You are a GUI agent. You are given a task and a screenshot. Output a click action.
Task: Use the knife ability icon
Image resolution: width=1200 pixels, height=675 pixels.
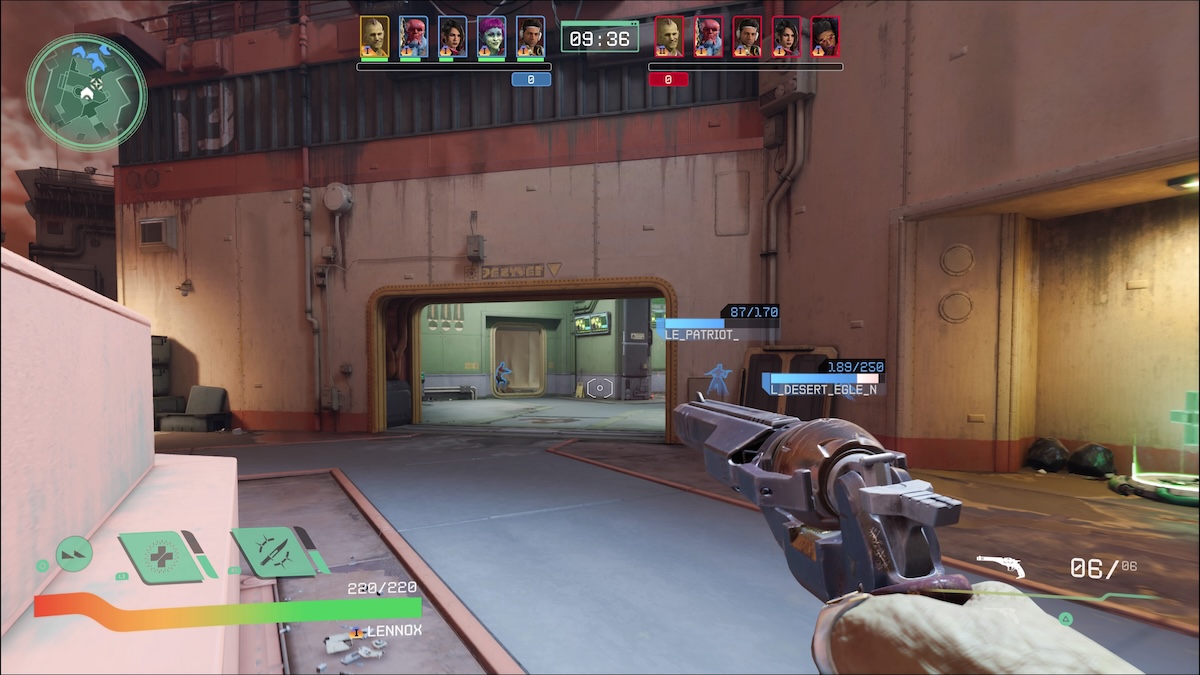(x=269, y=551)
